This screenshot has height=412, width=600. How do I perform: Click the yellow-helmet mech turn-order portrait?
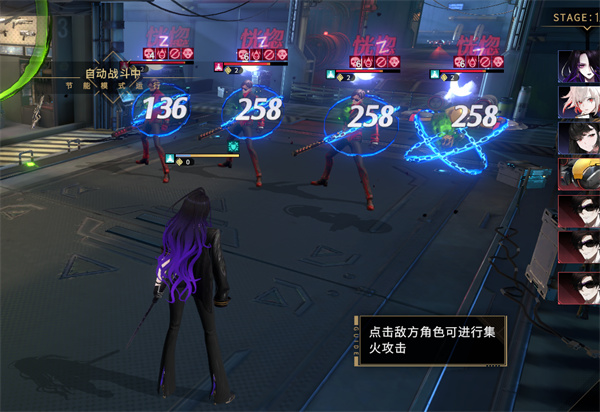578,176
